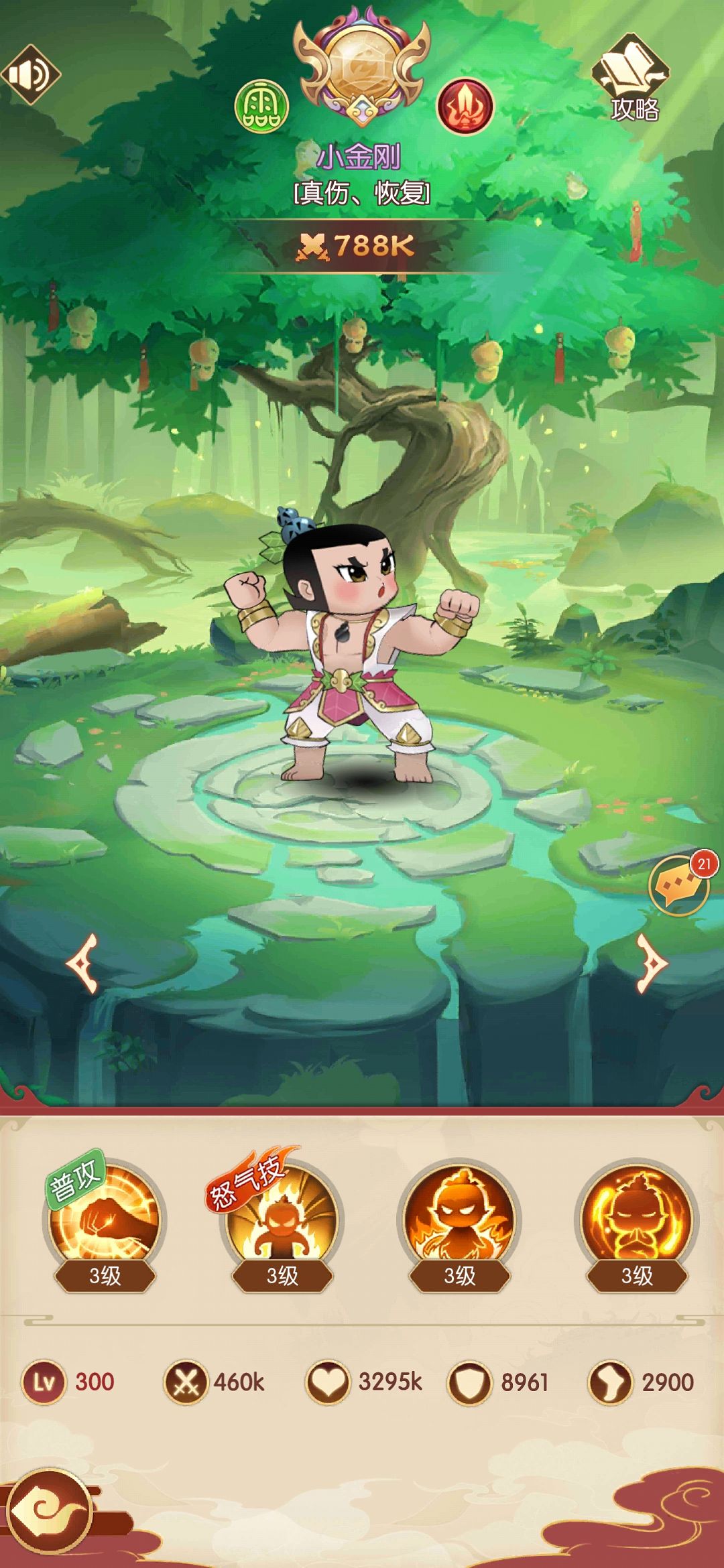Tap the red trident class icon
The height and width of the screenshot is (1568, 724).
(x=465, y=106)
